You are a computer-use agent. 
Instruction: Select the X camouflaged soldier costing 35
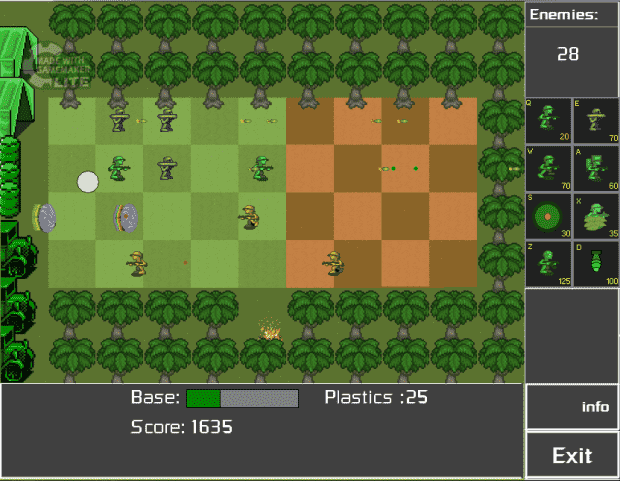(x=595, y=216)
